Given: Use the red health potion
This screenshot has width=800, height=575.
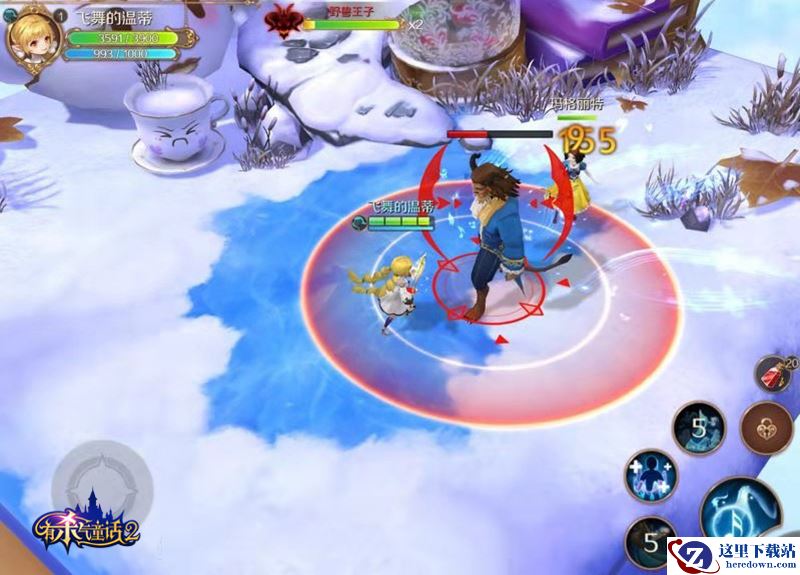Looking at the screenshot, I should click(773, 376).
